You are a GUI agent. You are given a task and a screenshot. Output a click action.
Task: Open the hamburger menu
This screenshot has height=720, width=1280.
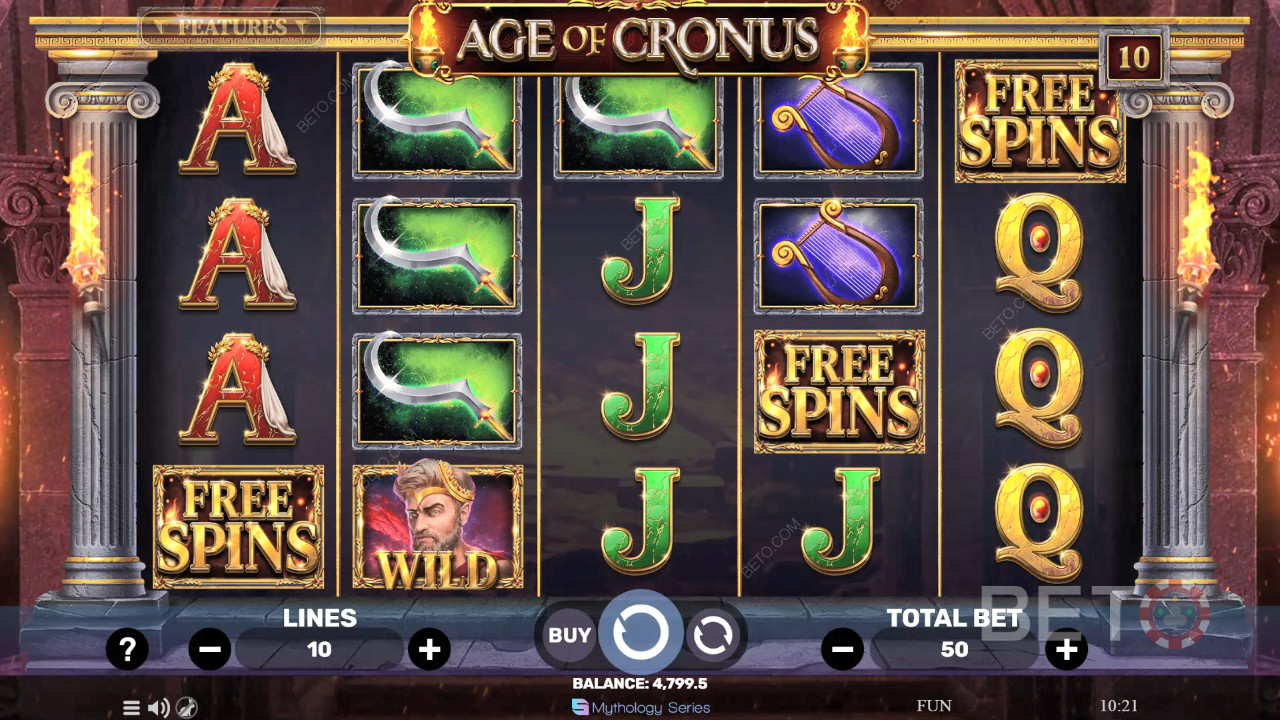pyautogui.click(x=131, y=708)
